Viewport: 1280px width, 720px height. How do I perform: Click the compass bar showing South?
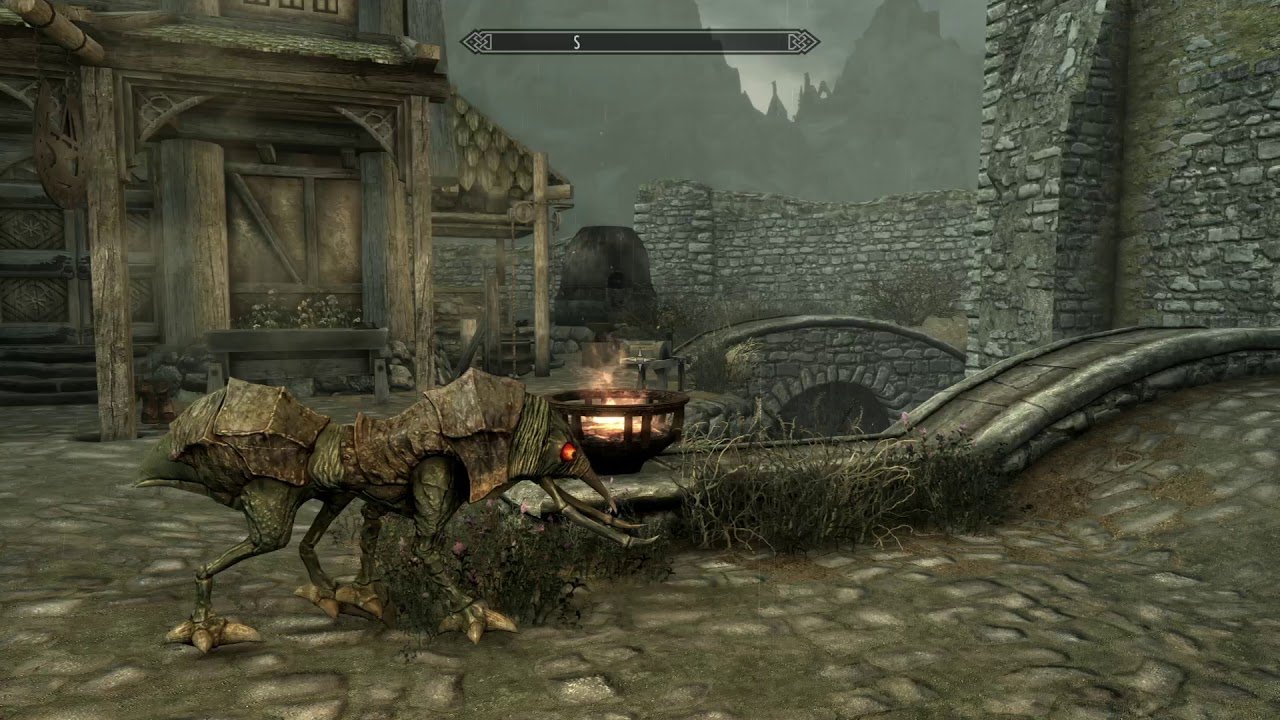639,42
